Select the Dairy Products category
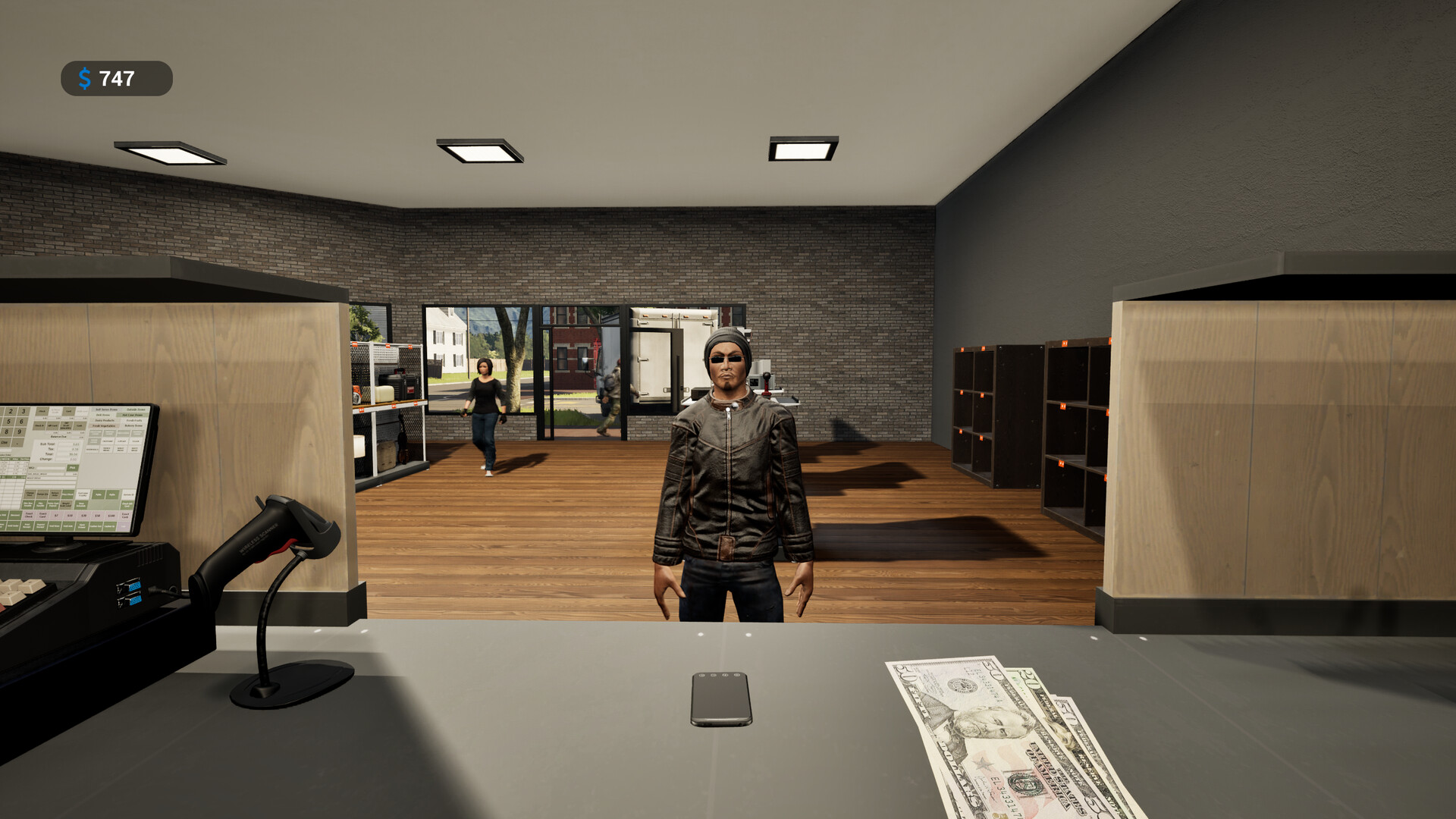 105,420
